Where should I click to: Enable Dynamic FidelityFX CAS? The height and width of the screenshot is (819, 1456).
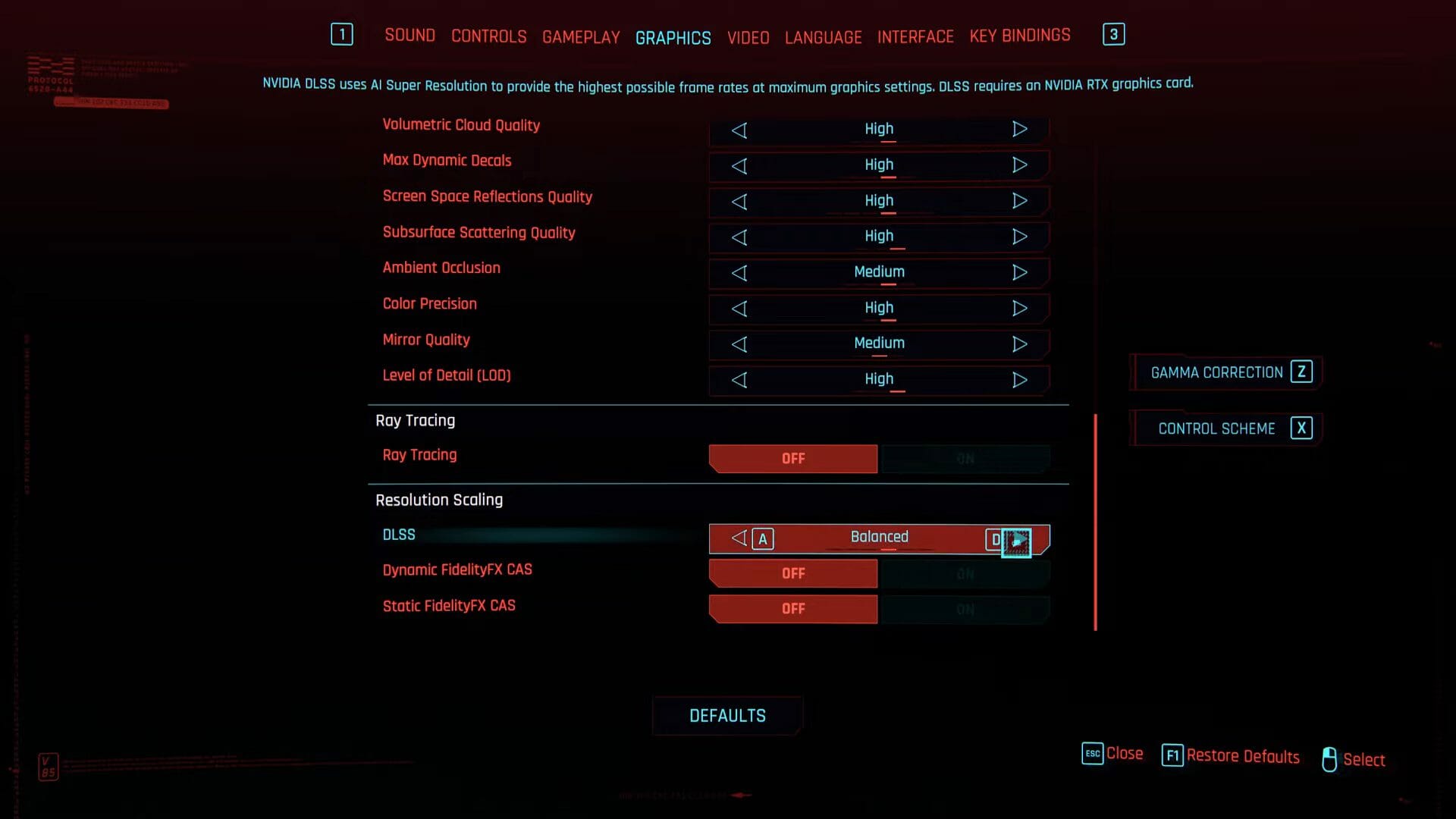point(964,573)
